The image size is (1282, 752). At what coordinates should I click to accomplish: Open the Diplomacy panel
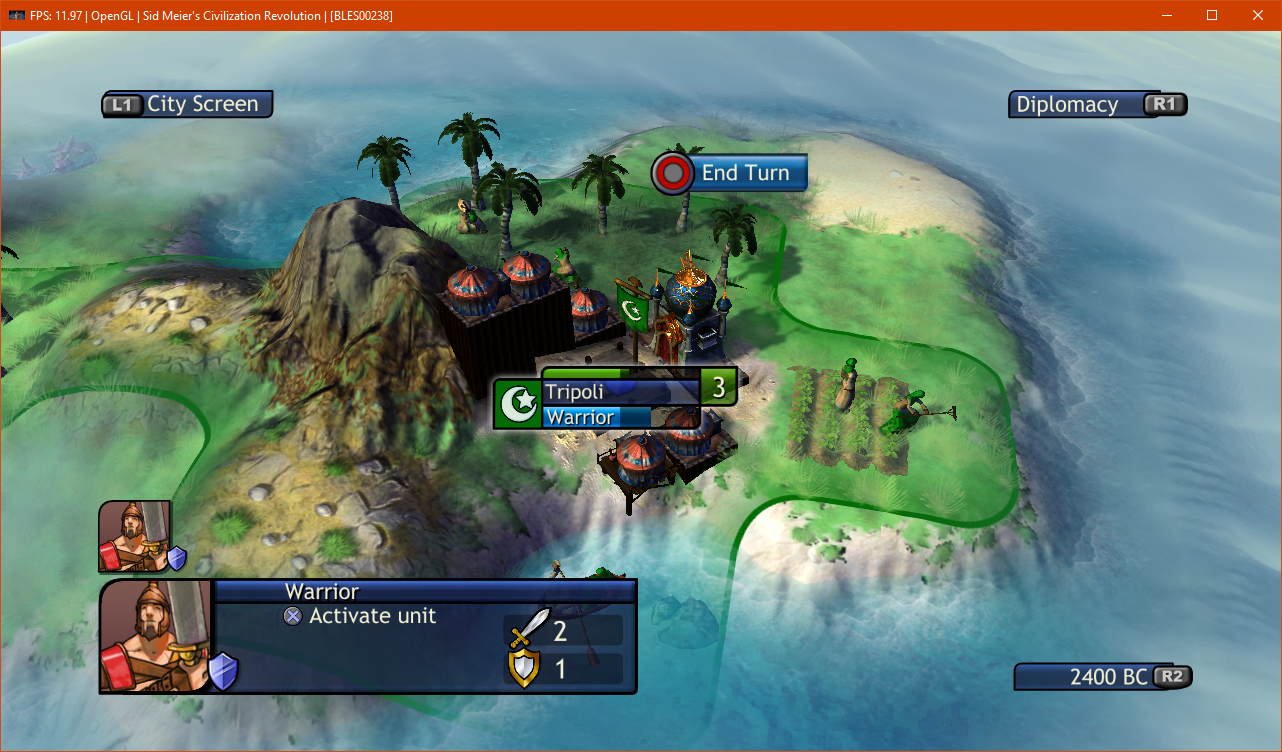click(x=1097, y=104)
